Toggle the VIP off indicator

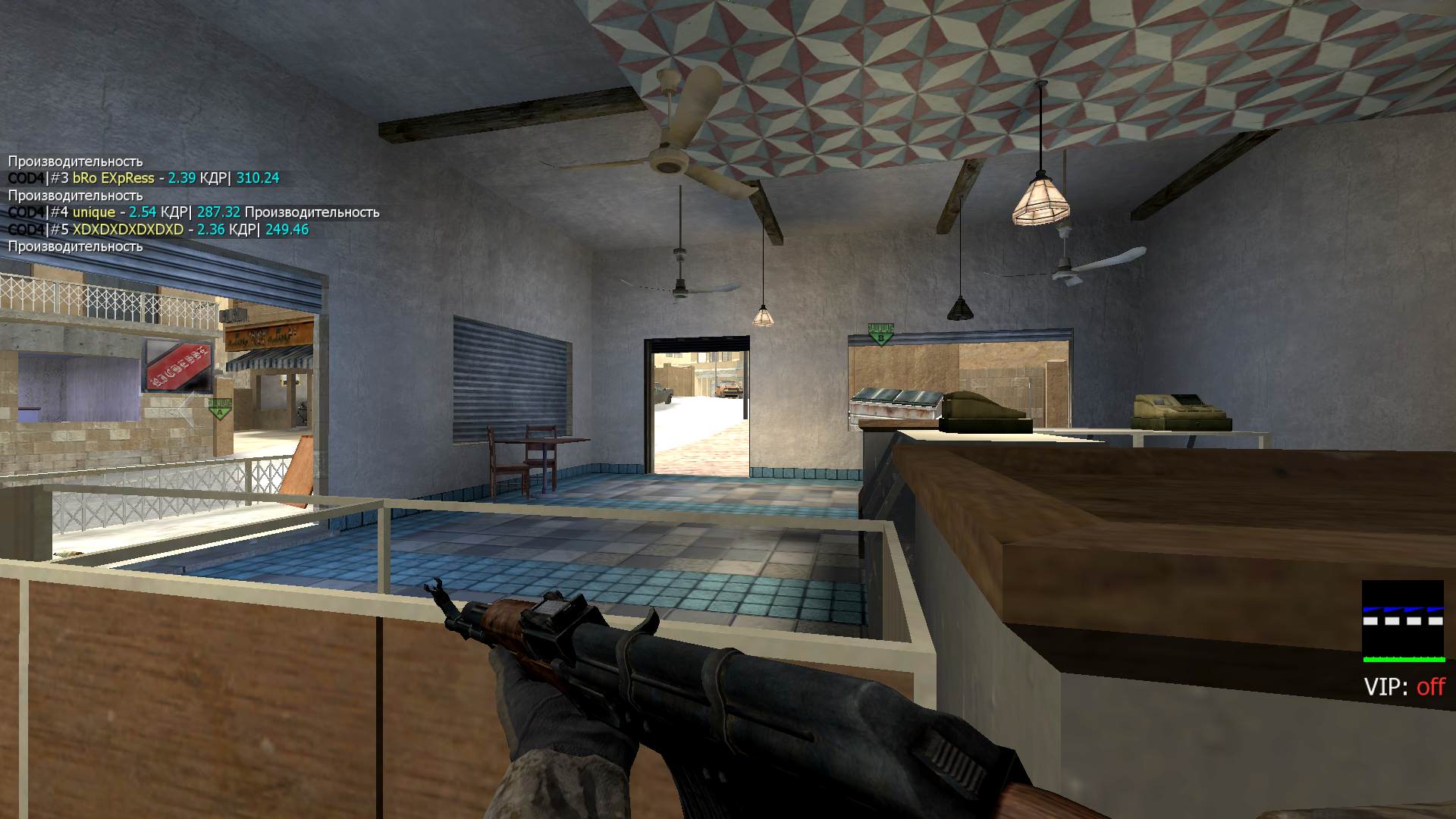pos(1404,687)
